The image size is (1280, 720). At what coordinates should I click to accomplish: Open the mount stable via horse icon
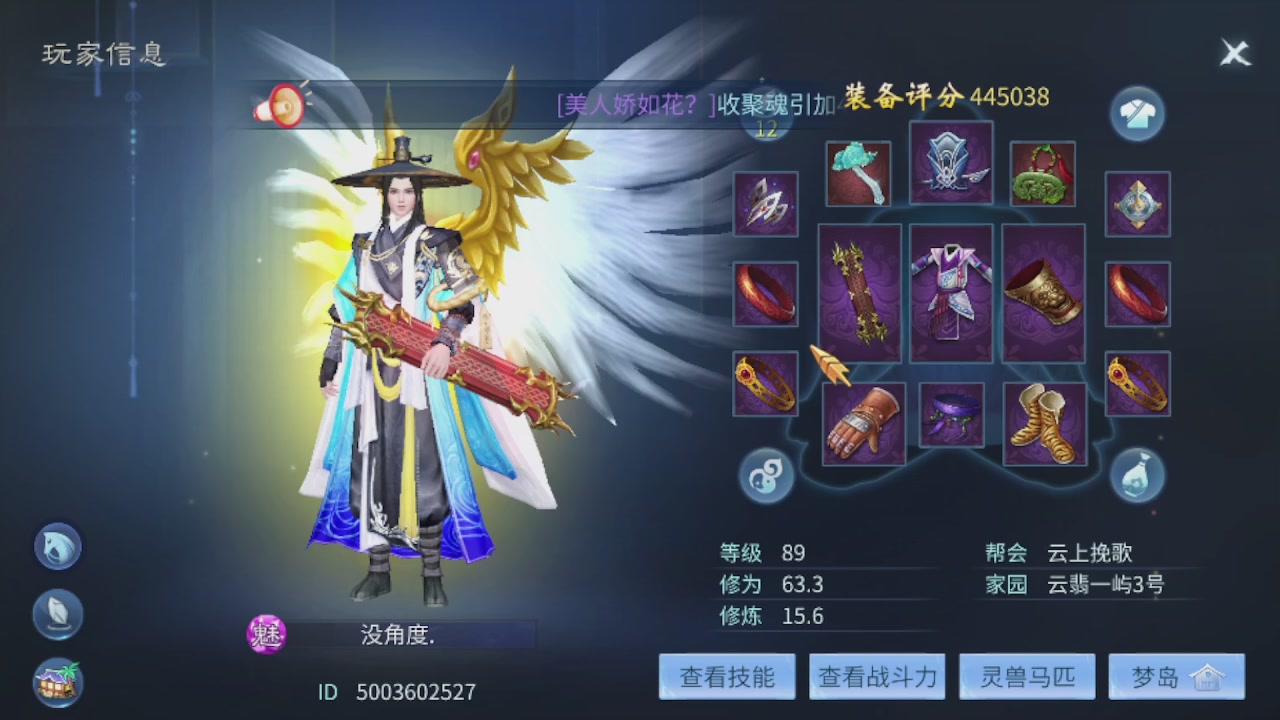click(57, 546)
